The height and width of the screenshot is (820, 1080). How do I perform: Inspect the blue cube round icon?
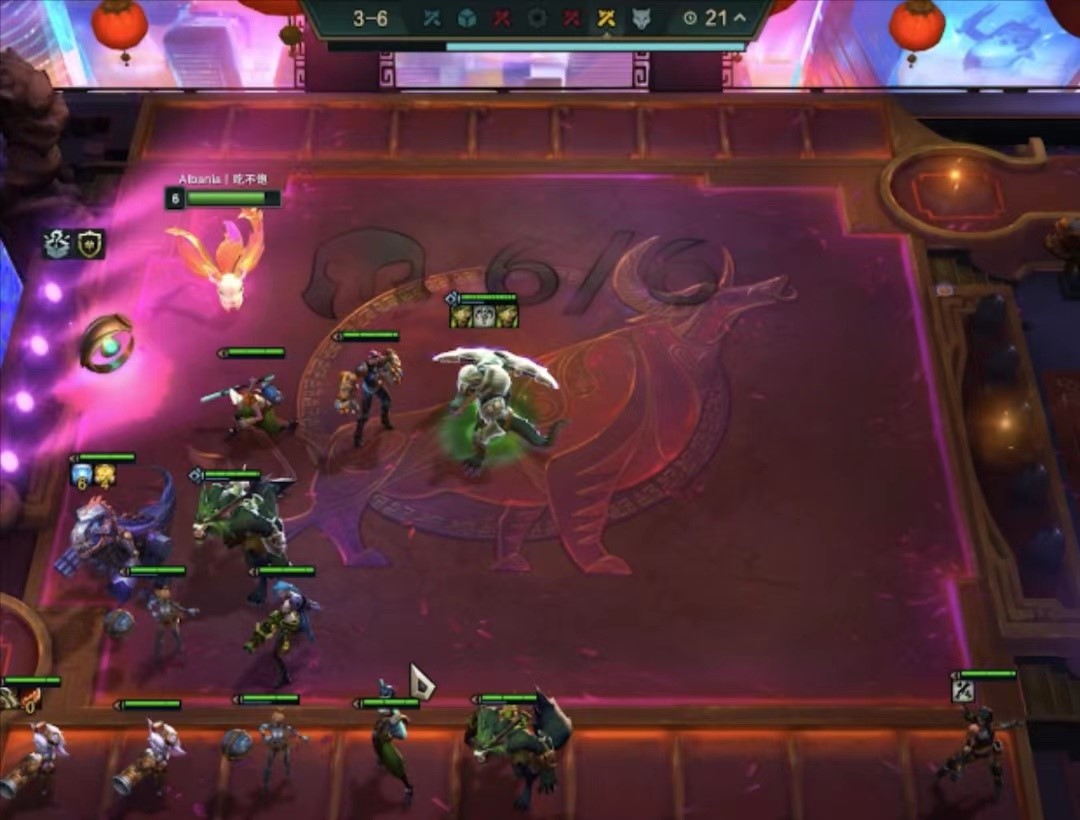click(466, 18)
